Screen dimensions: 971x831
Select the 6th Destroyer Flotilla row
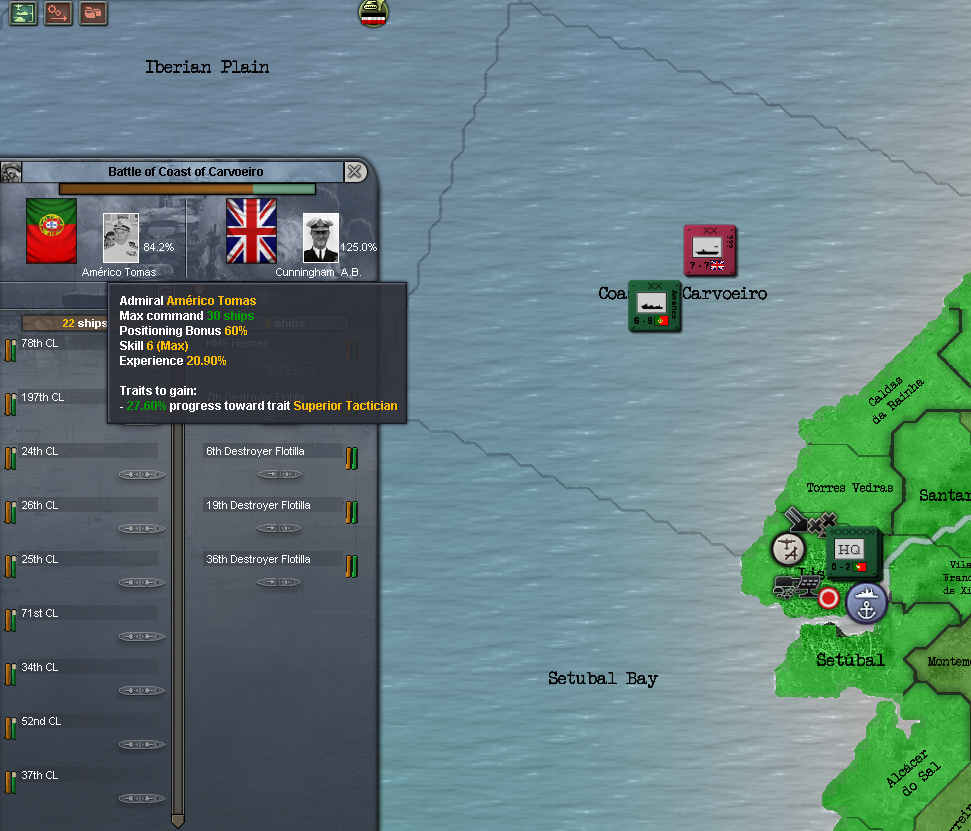pos(272,452)
